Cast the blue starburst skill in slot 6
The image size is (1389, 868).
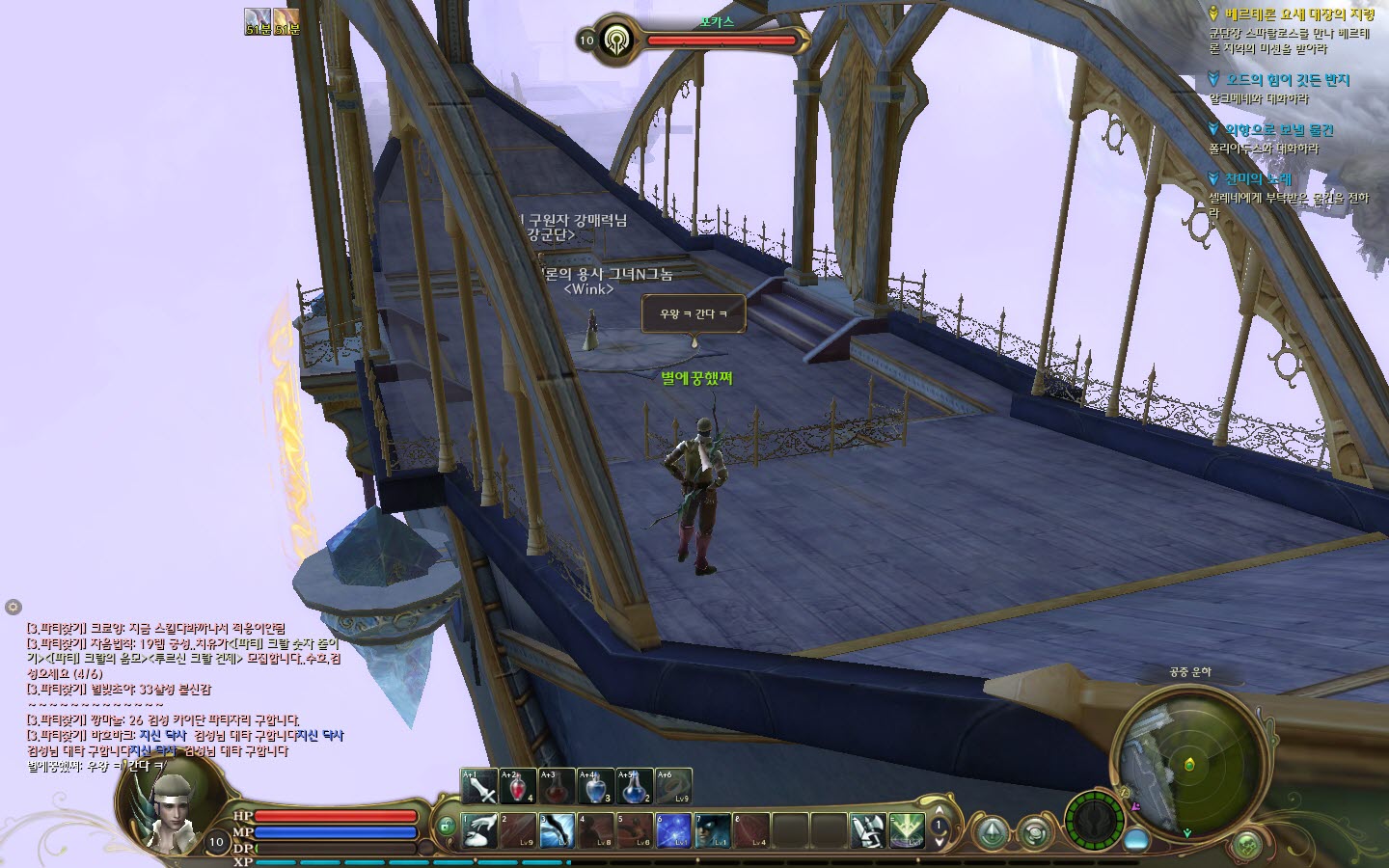[x=672, y=830]
